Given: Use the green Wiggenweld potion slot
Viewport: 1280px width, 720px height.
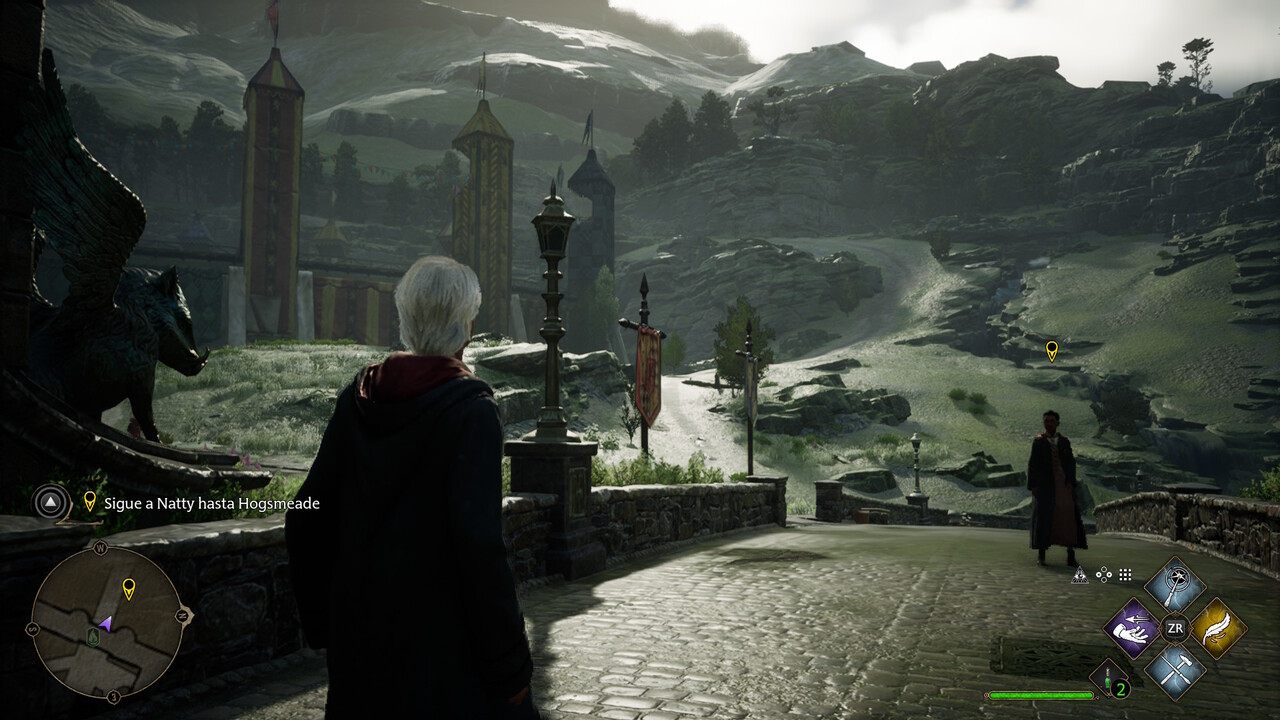Looking at the screenshot, I should 1112,680.
